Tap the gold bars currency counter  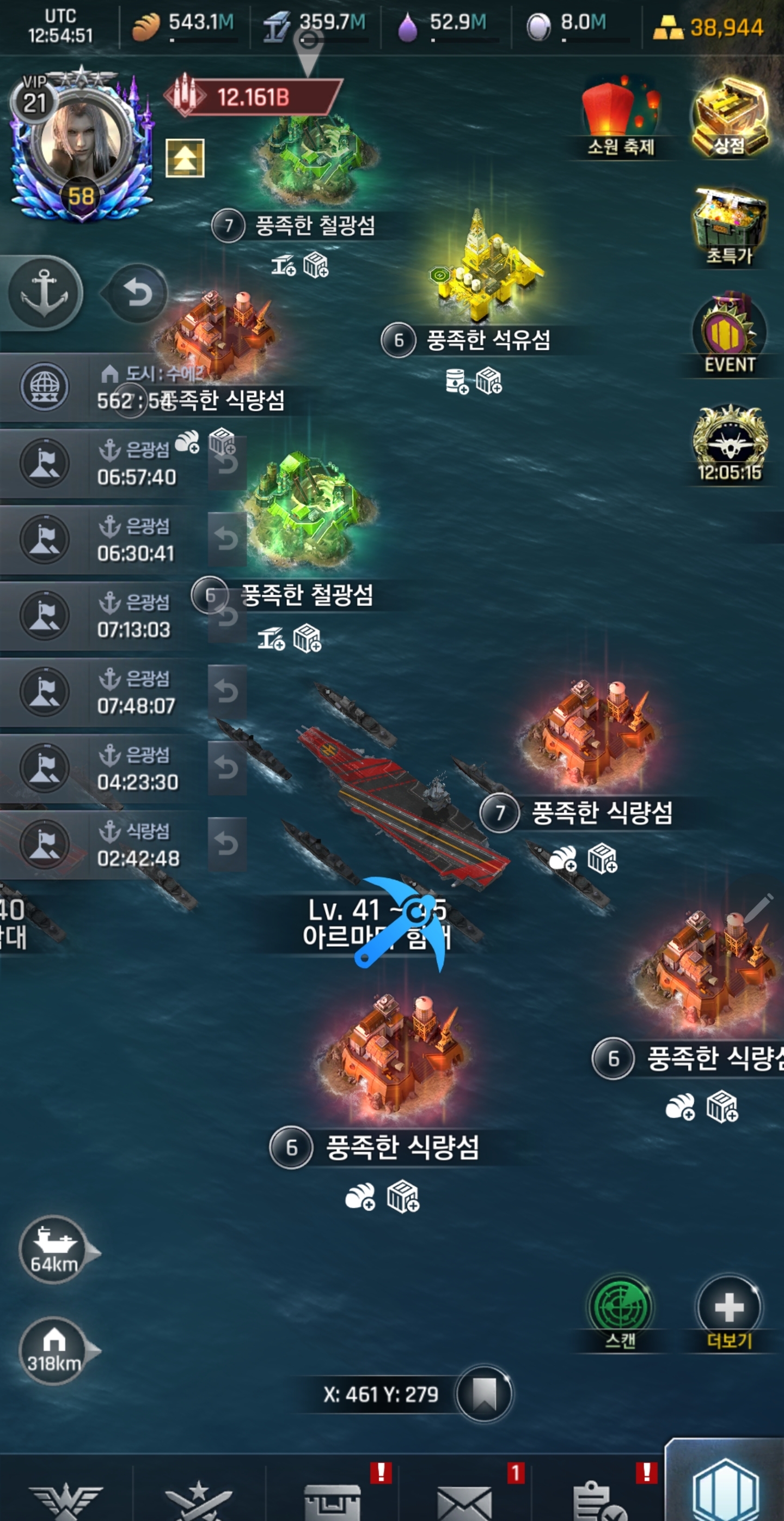(x=708, y=27)
